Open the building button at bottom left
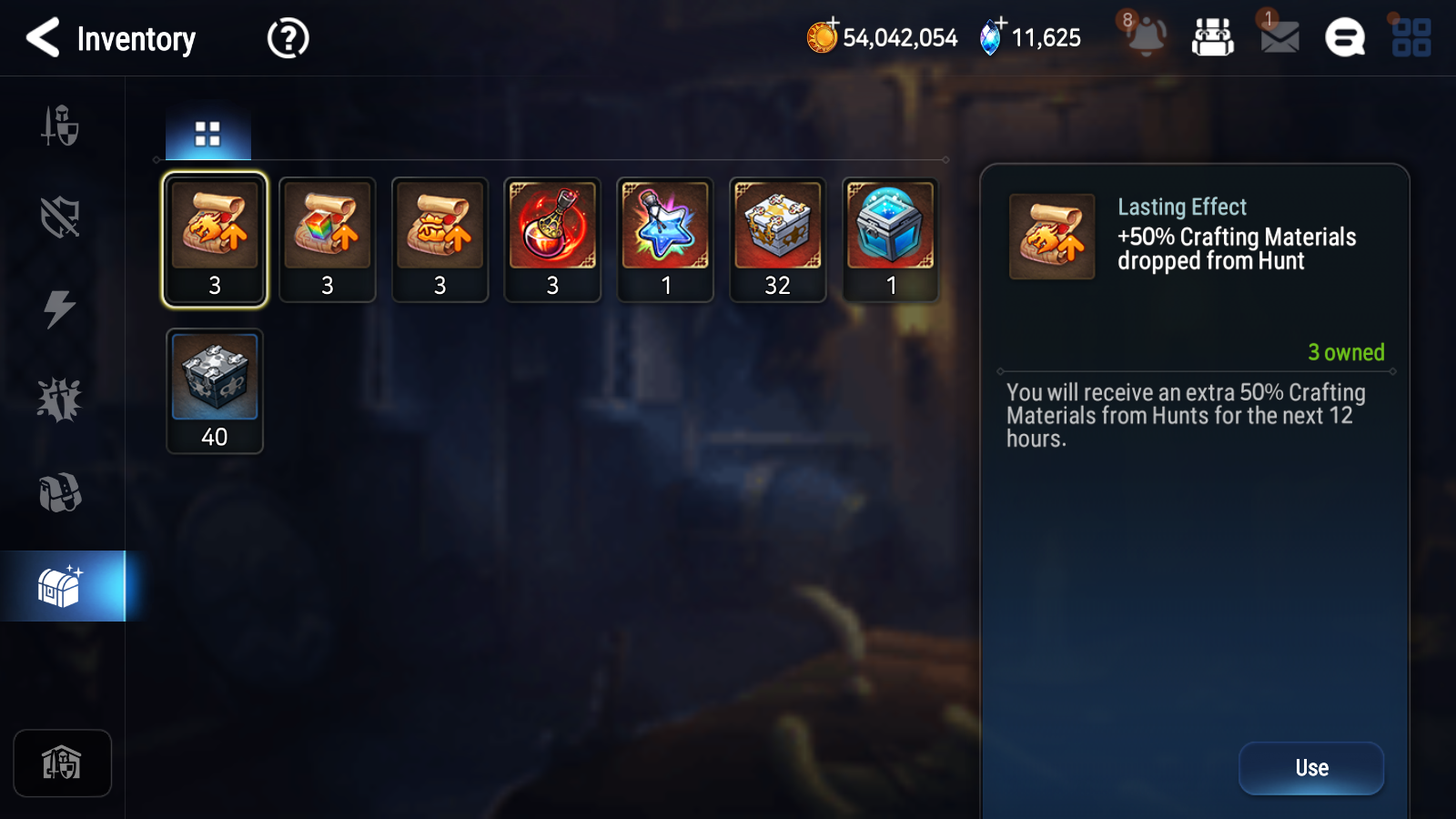1456x819 pixels. (62, 763)
